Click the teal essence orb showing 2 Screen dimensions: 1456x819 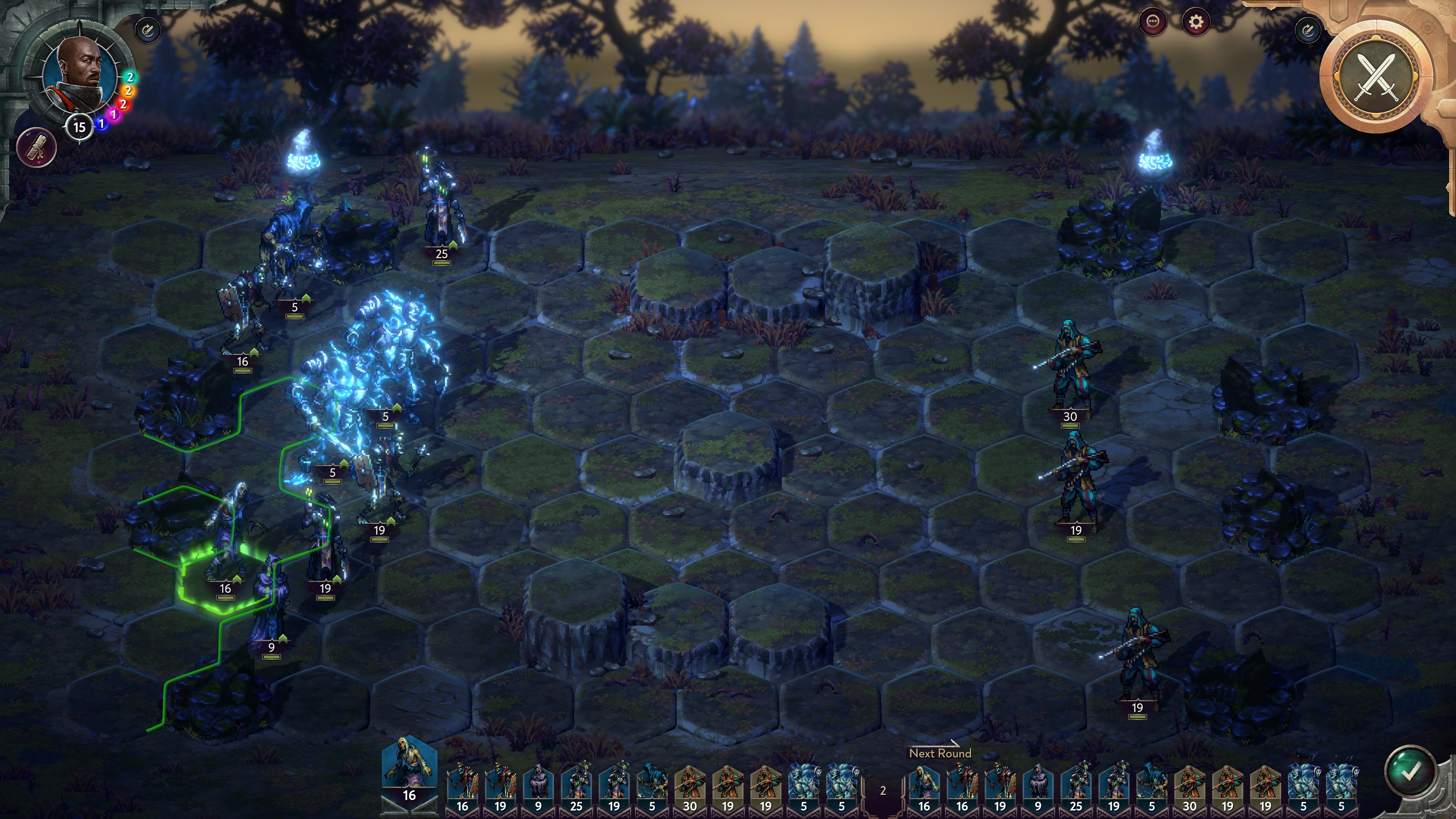130,77
